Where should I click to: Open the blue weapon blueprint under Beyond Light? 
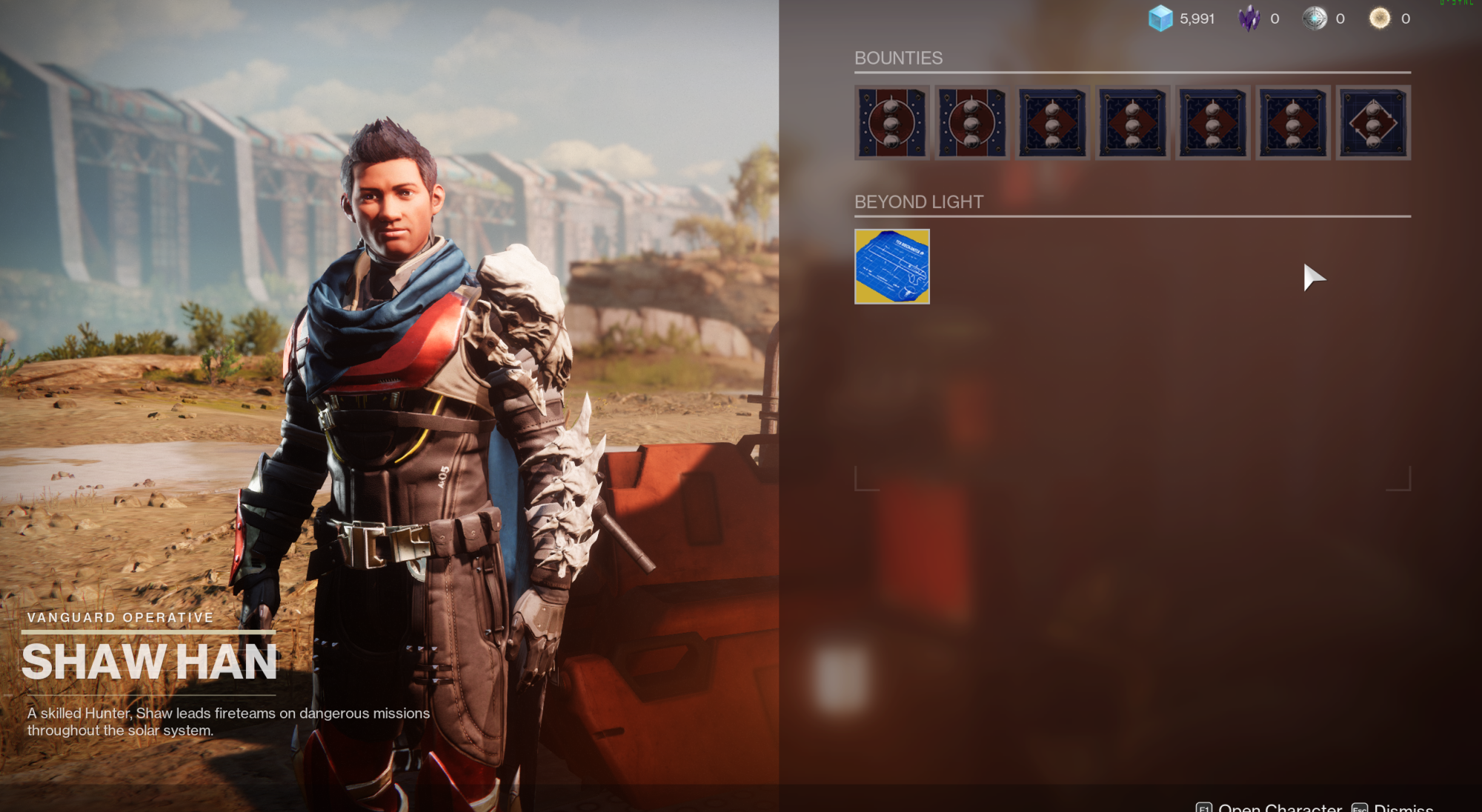coord(891,267)
